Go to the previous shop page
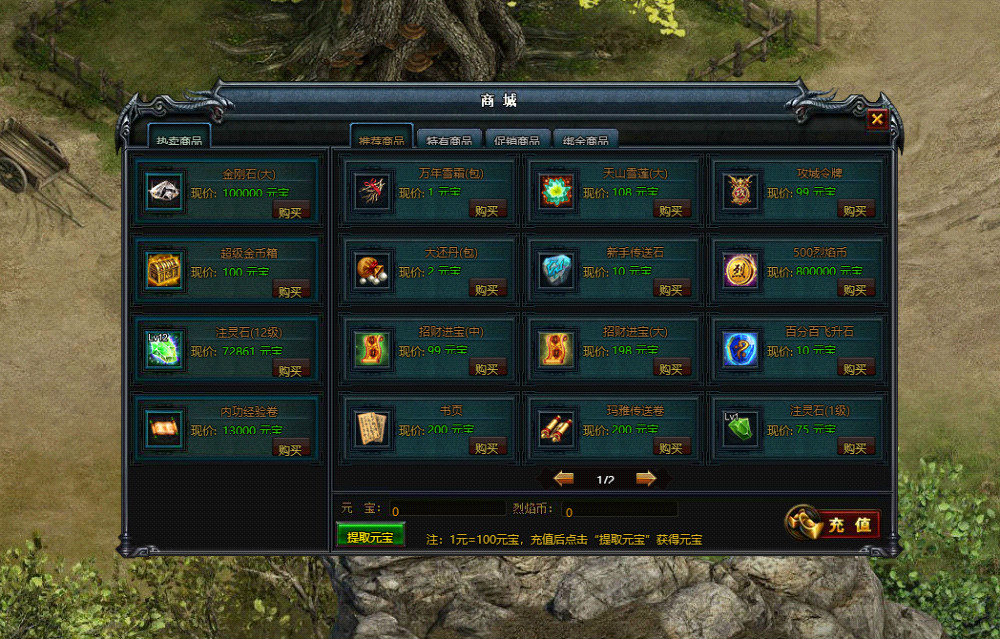Viewport: 1000px width, 639px height. tap(564, 479)
